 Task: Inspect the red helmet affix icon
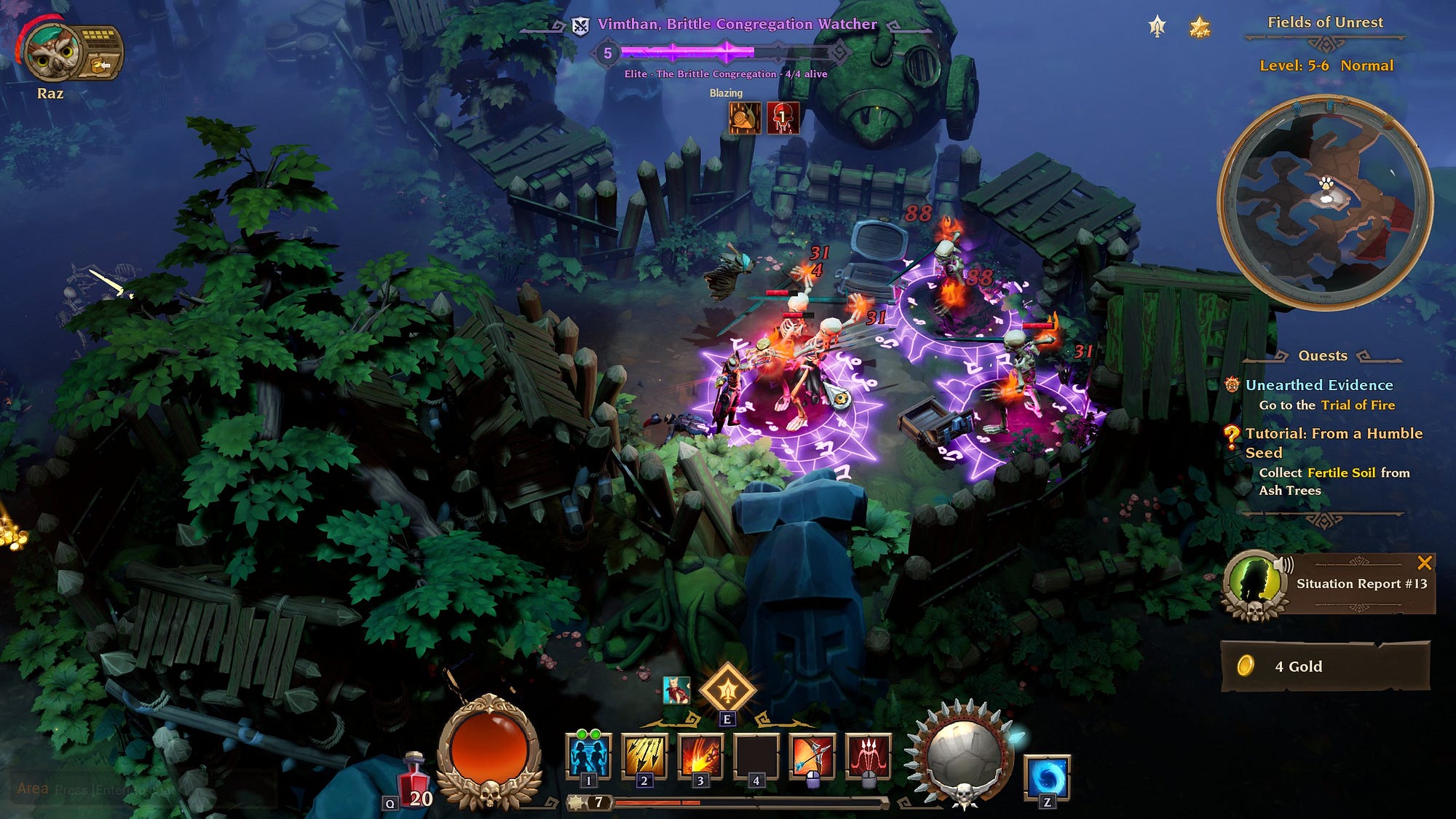pyautogui.click(x=783, y=118)
